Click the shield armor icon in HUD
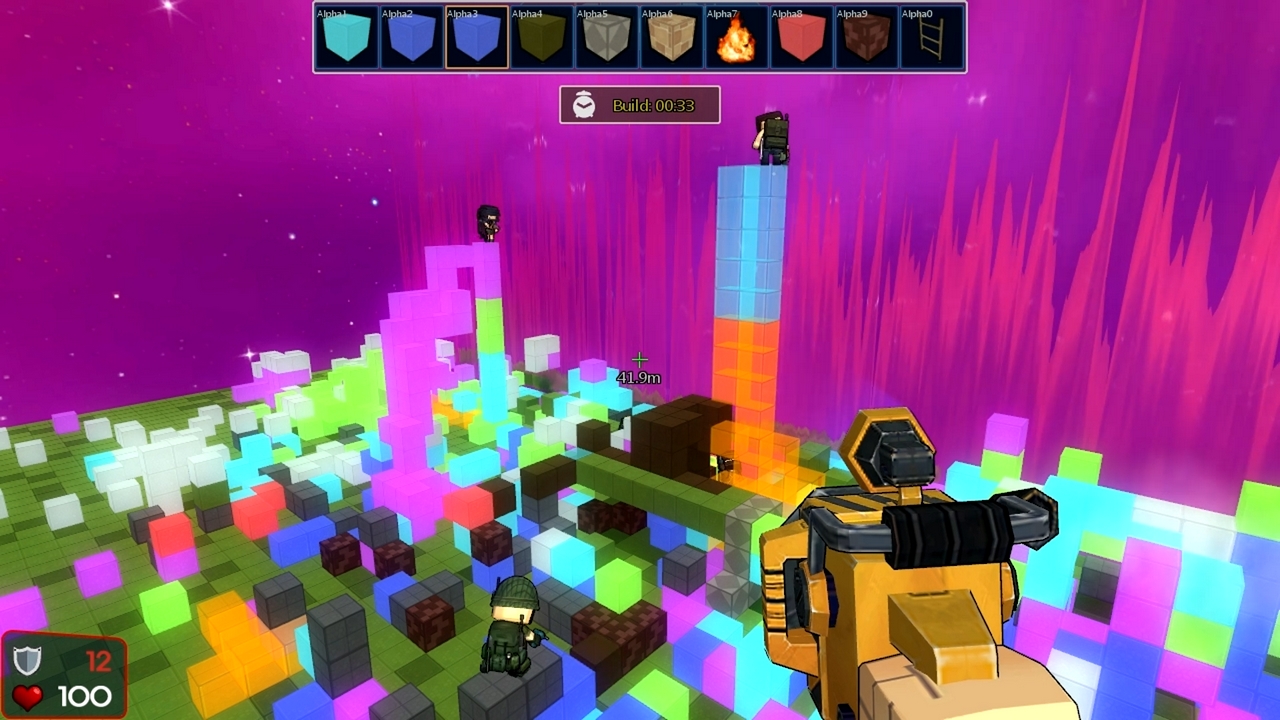 click(x=26, y=660)
